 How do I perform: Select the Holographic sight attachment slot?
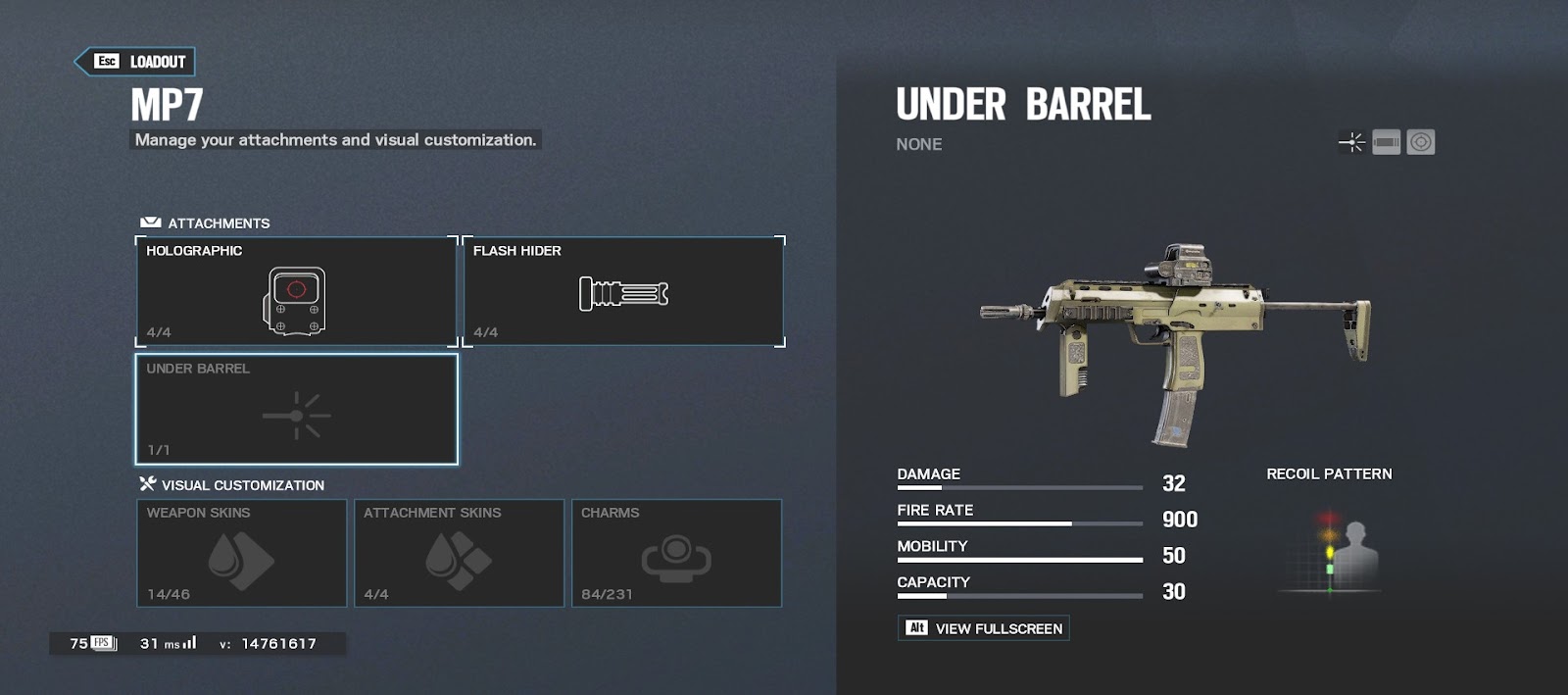coord(296,291)
